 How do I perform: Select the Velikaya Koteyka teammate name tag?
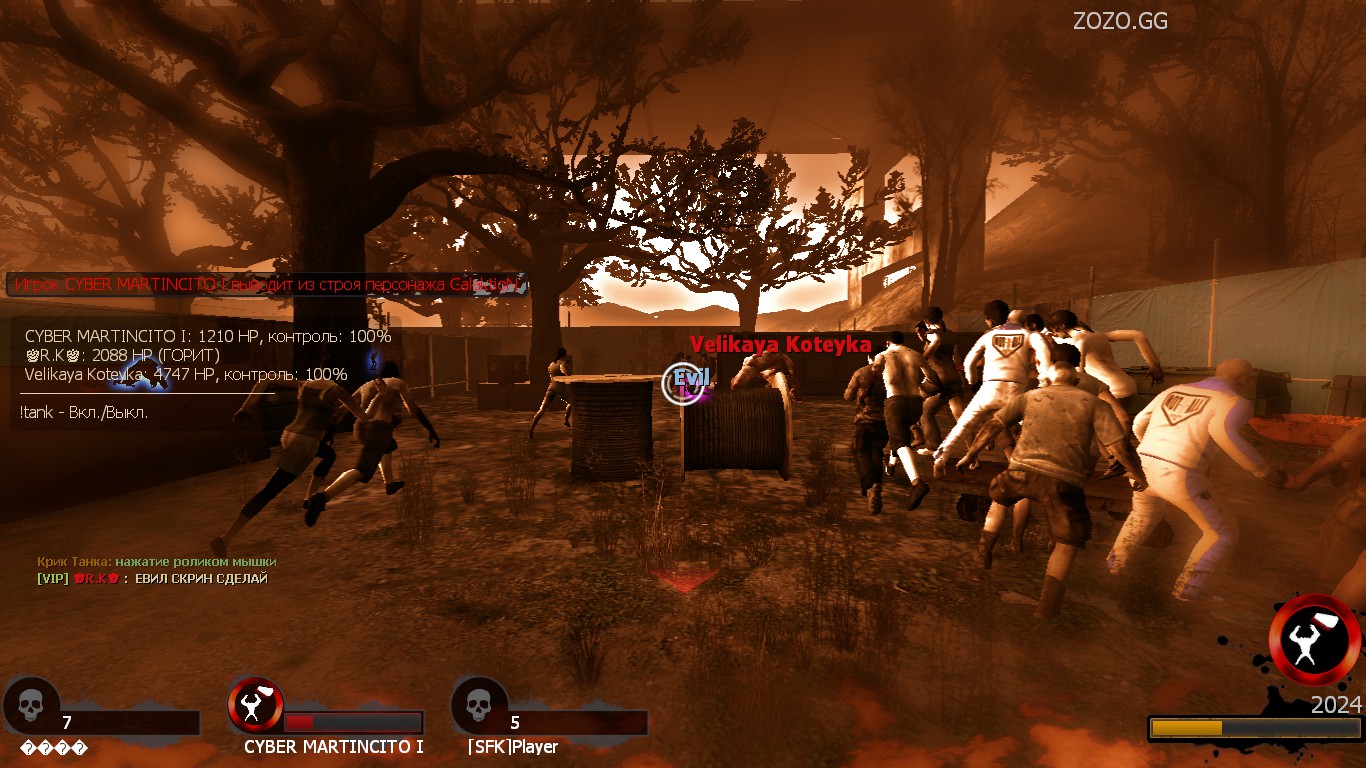pos(780,345)
